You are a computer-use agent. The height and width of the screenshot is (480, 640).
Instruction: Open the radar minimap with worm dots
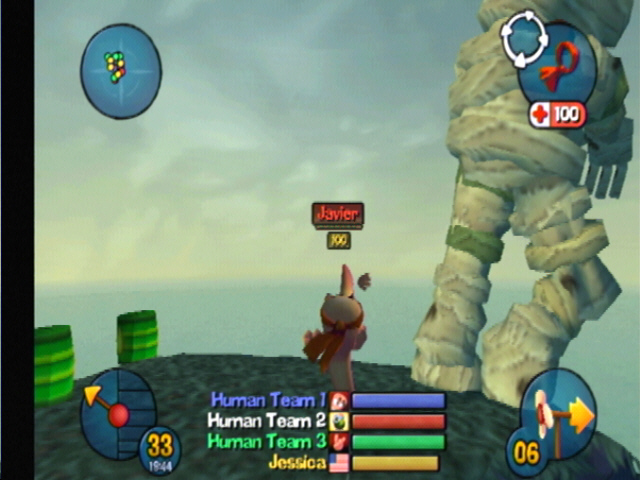(120, 70)
